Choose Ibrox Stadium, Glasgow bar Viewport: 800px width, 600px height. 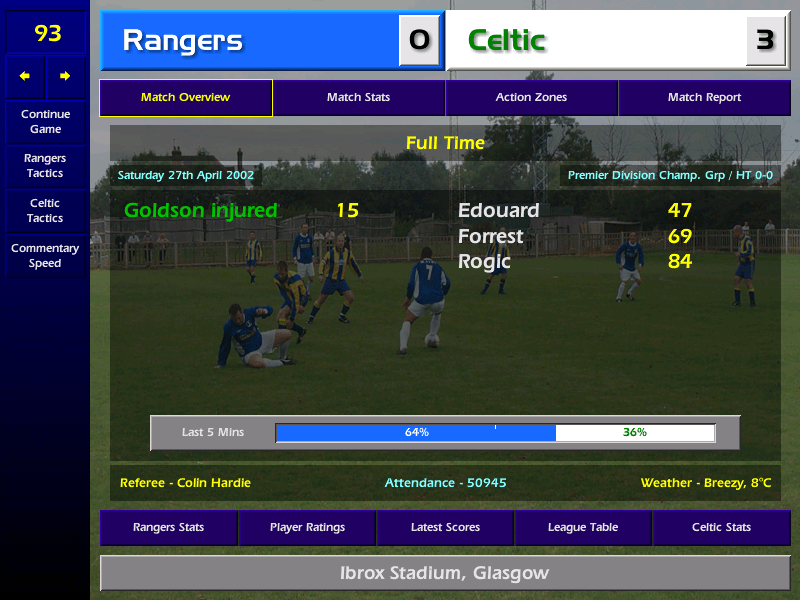pyautogui.click(x=445, y=574)
